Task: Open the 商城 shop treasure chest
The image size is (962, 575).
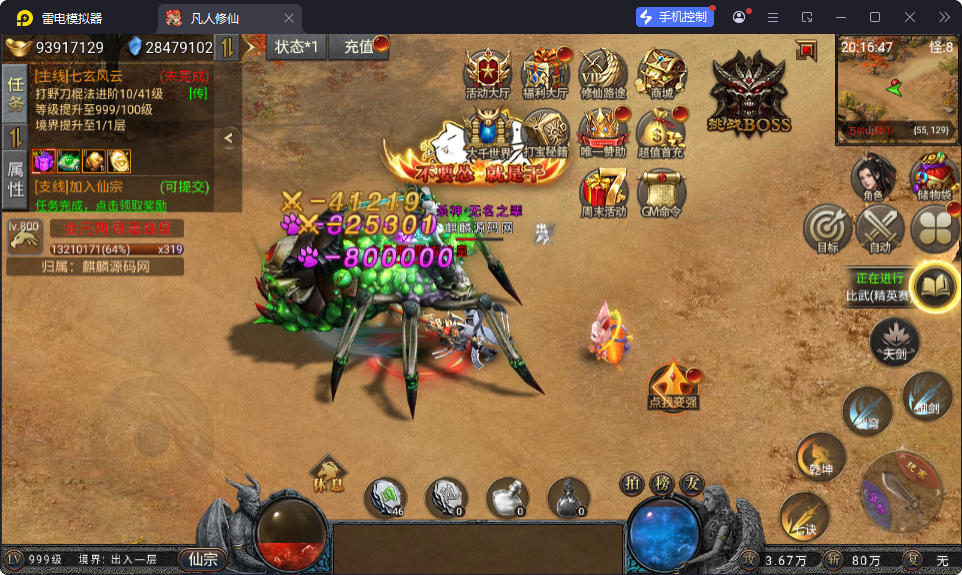Action: 662,73
